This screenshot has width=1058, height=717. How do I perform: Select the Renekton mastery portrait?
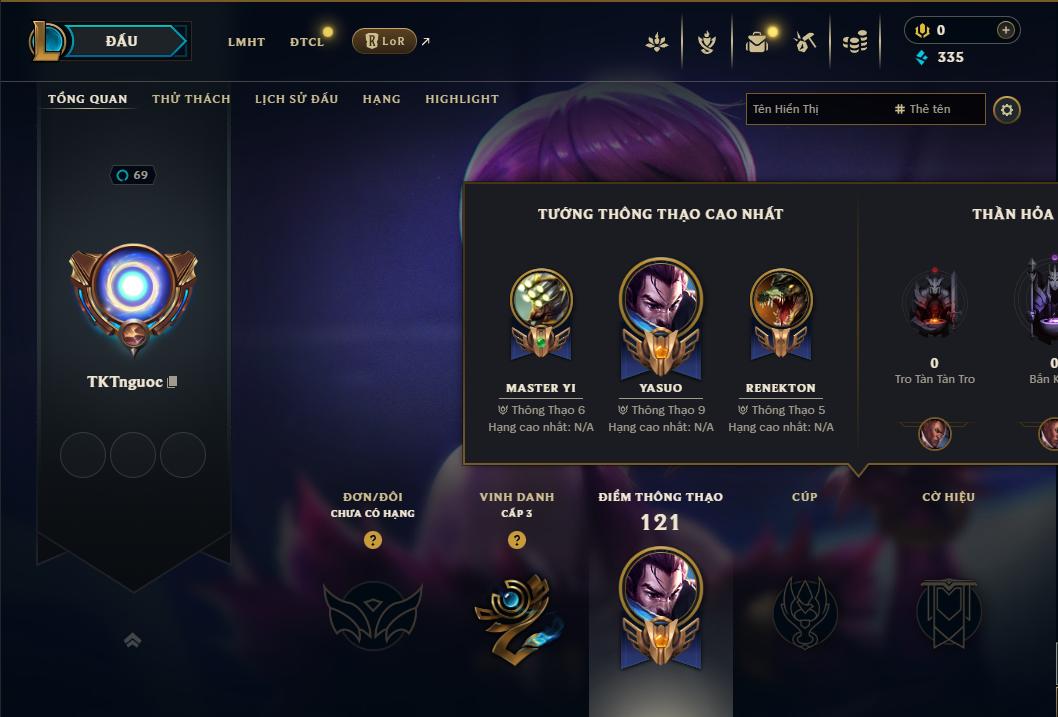[781, 300]
